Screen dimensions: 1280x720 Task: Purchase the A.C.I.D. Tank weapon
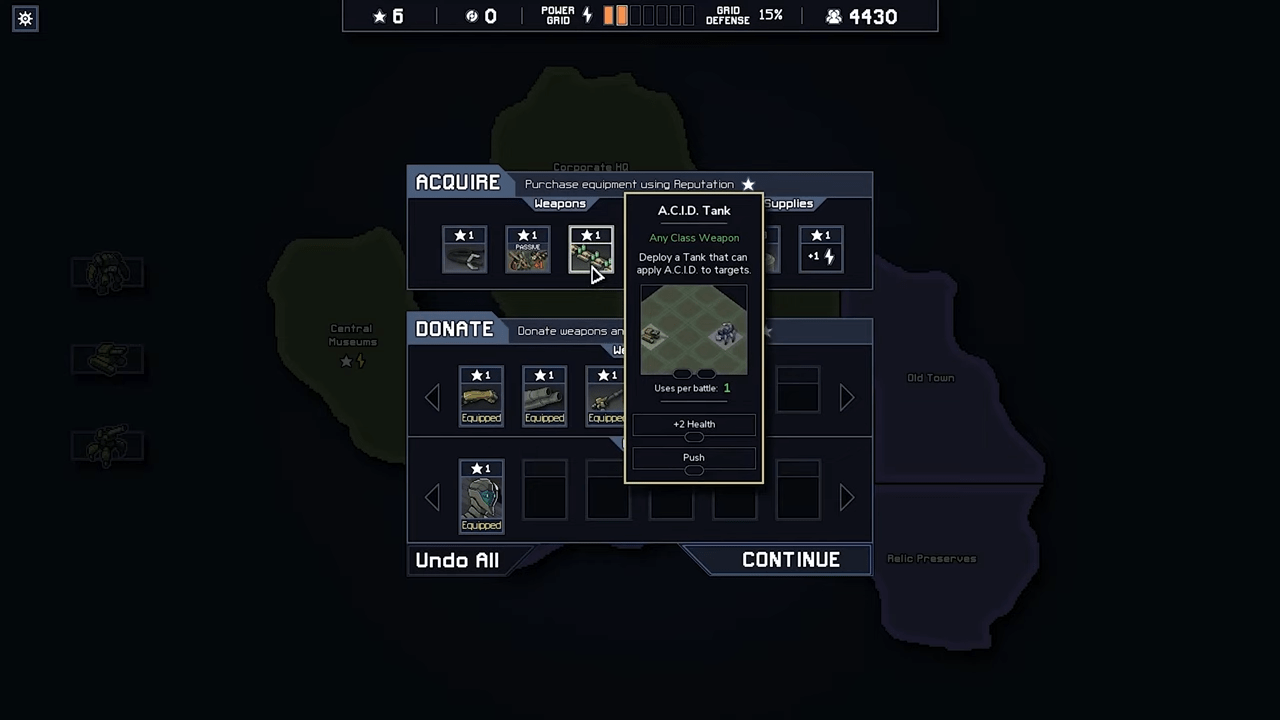590,250
